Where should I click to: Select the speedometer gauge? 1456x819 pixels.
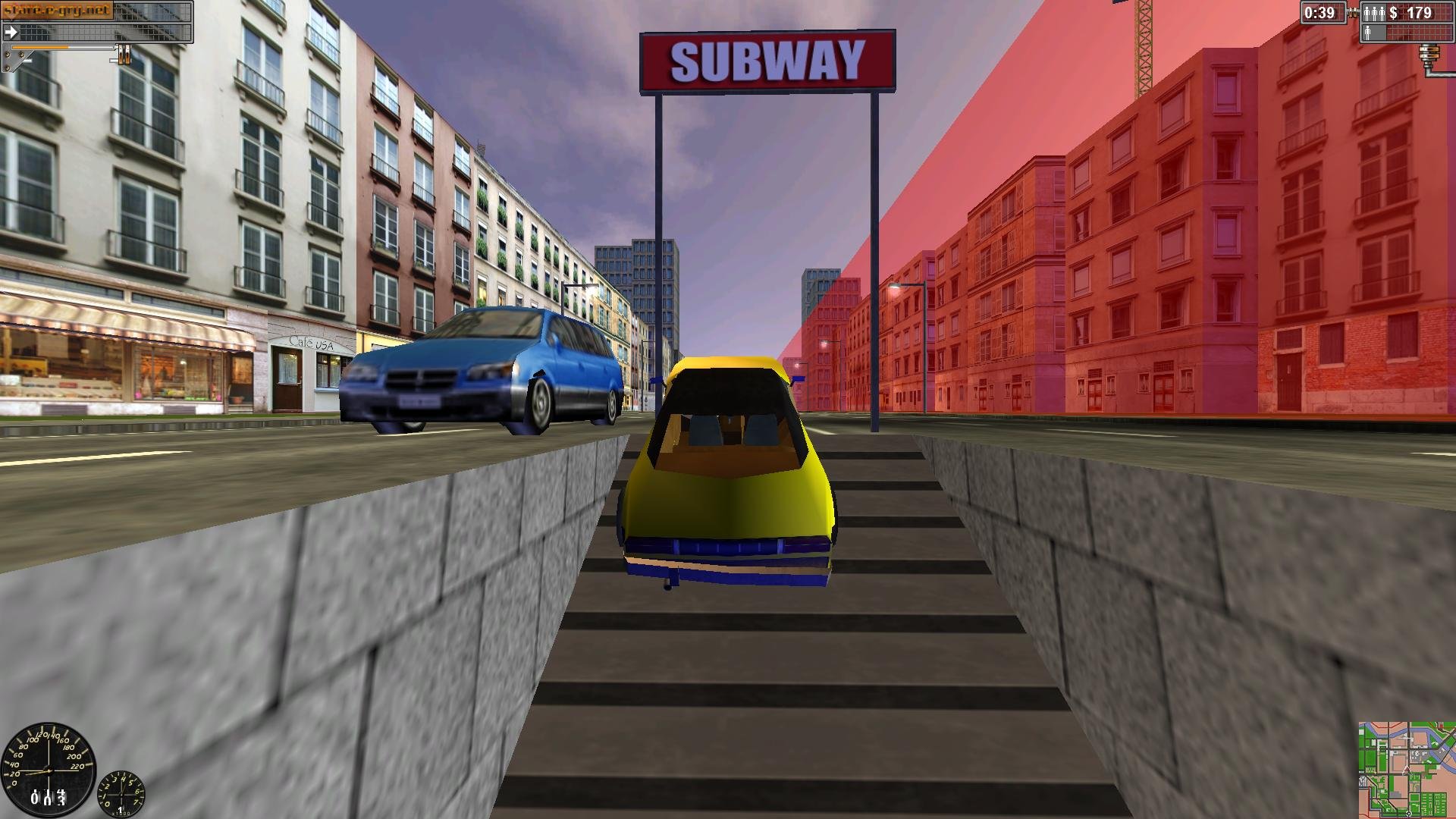(x=49, y=770)
